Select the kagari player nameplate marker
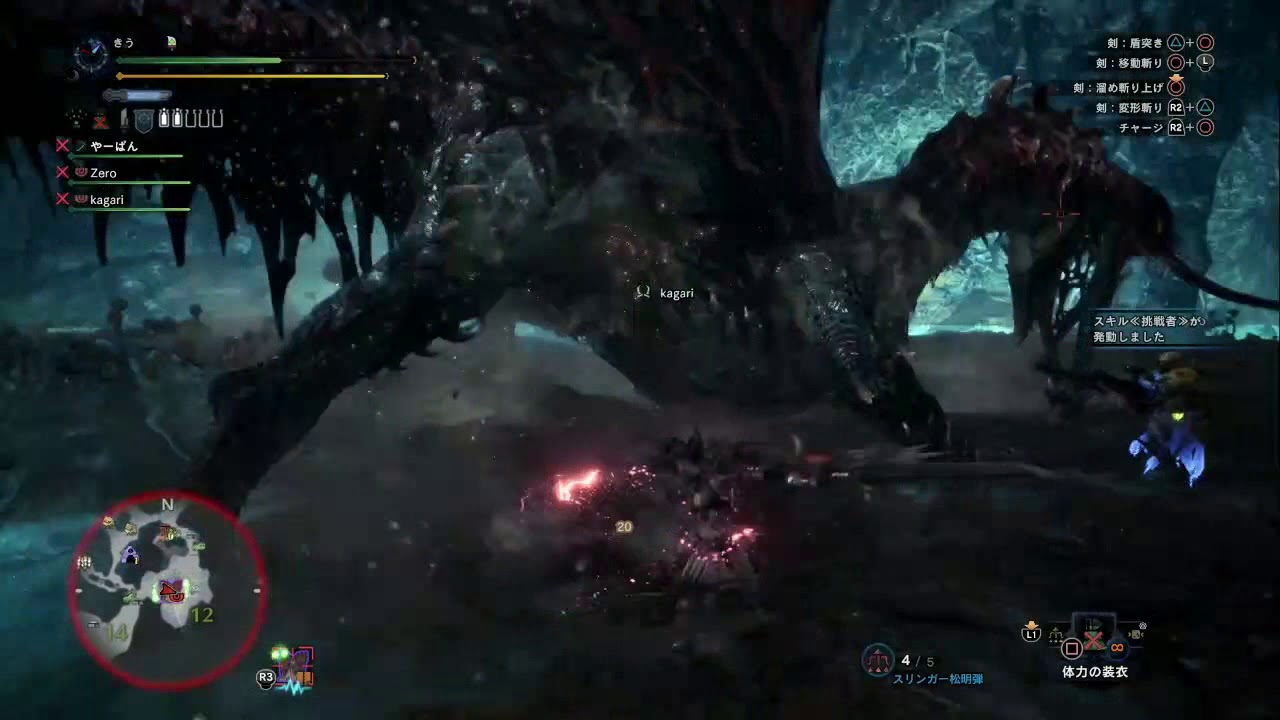The height and width of the screenshot is (720, 1280). coord(665,292)
